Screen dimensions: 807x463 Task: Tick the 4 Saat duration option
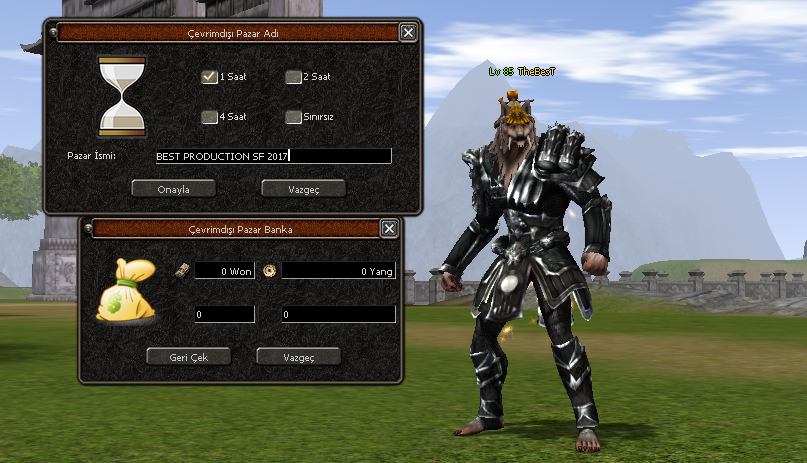tap(209, 116)
